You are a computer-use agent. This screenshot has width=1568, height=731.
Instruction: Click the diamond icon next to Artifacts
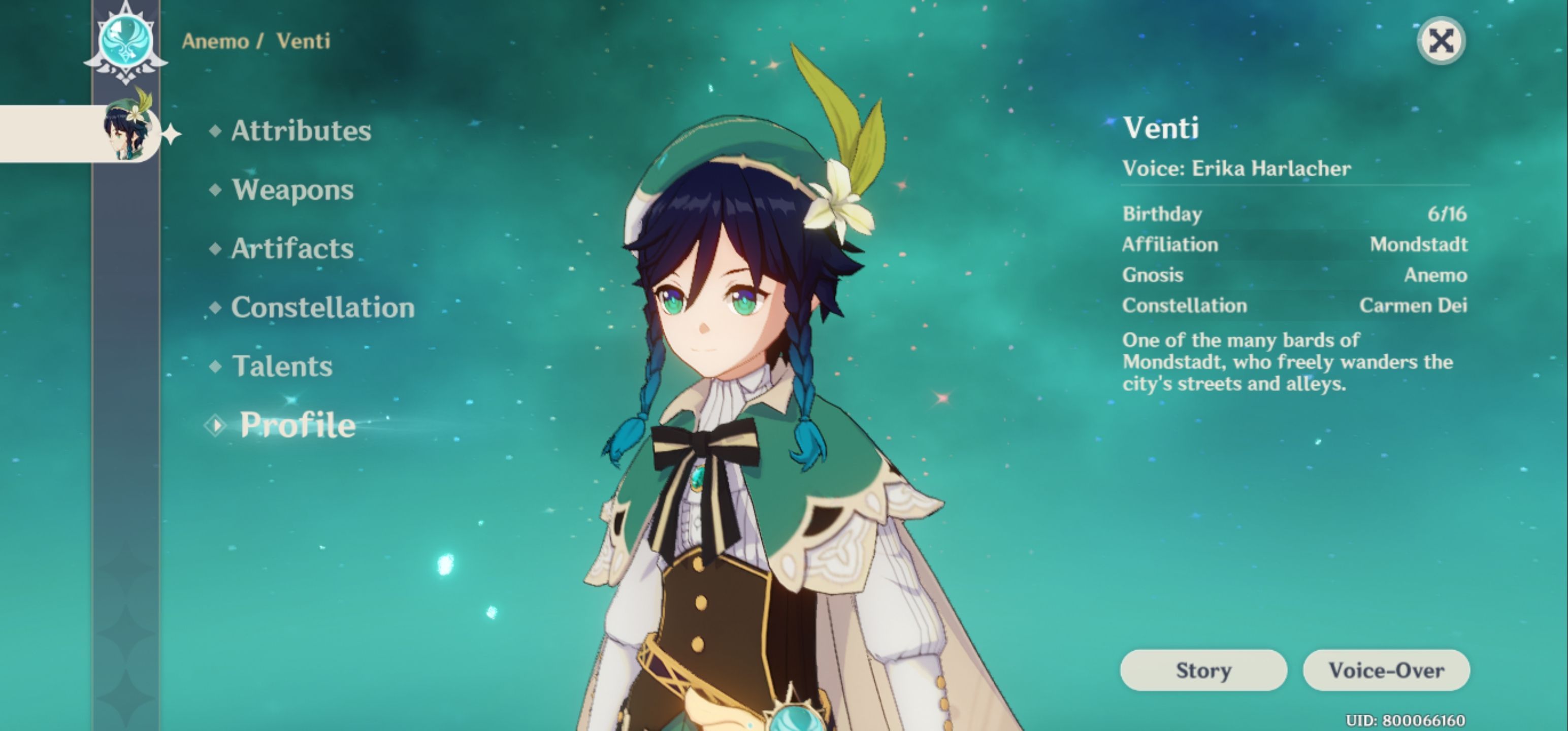click(x=216, y=249)
